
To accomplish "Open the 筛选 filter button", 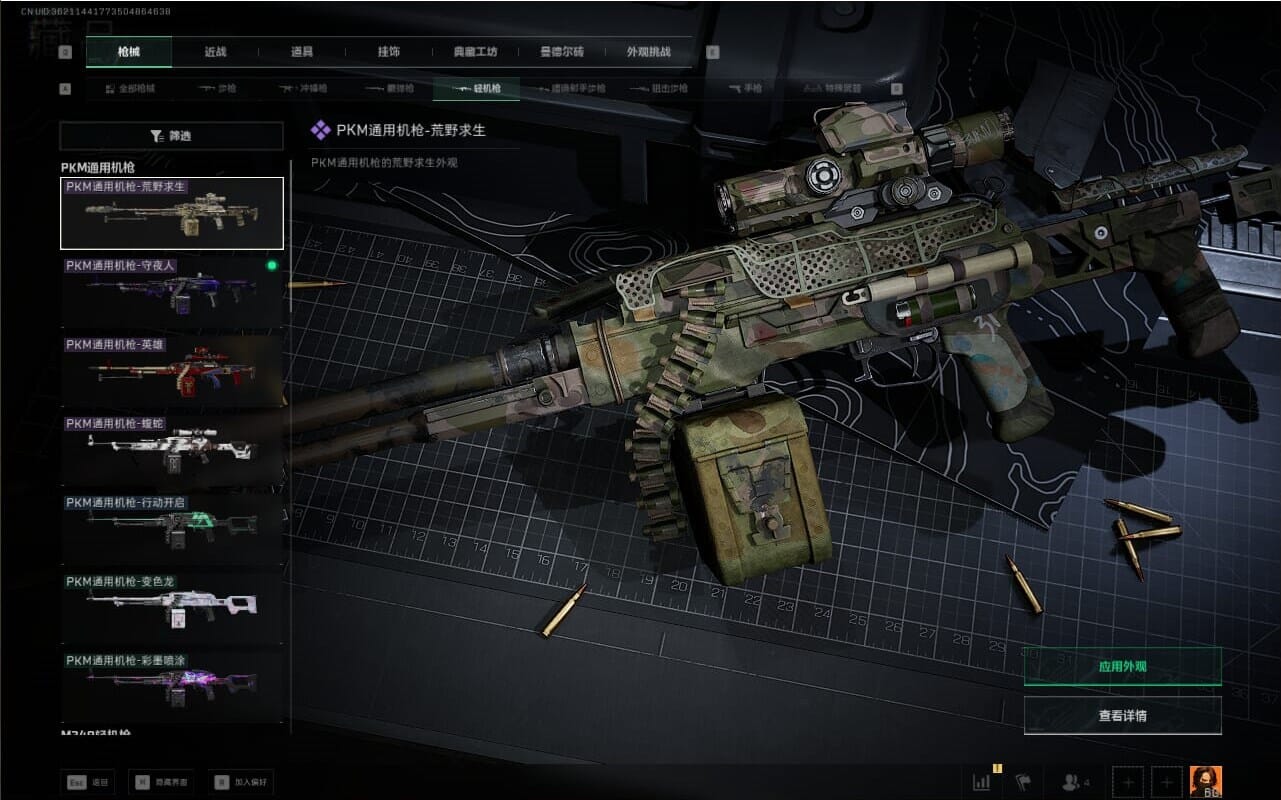I will [171, 136].
